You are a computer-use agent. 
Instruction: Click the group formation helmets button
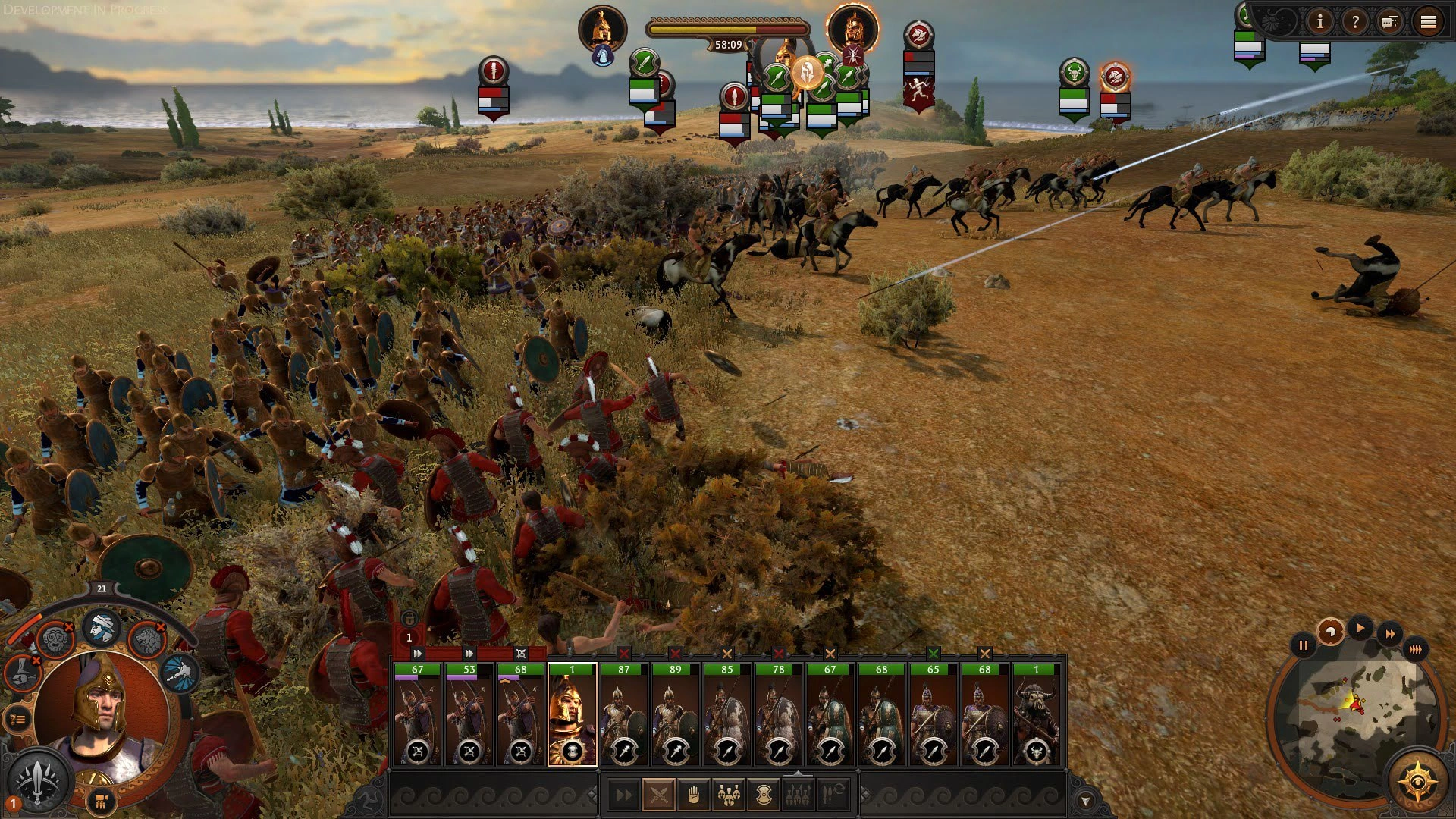tap(729, 795)
